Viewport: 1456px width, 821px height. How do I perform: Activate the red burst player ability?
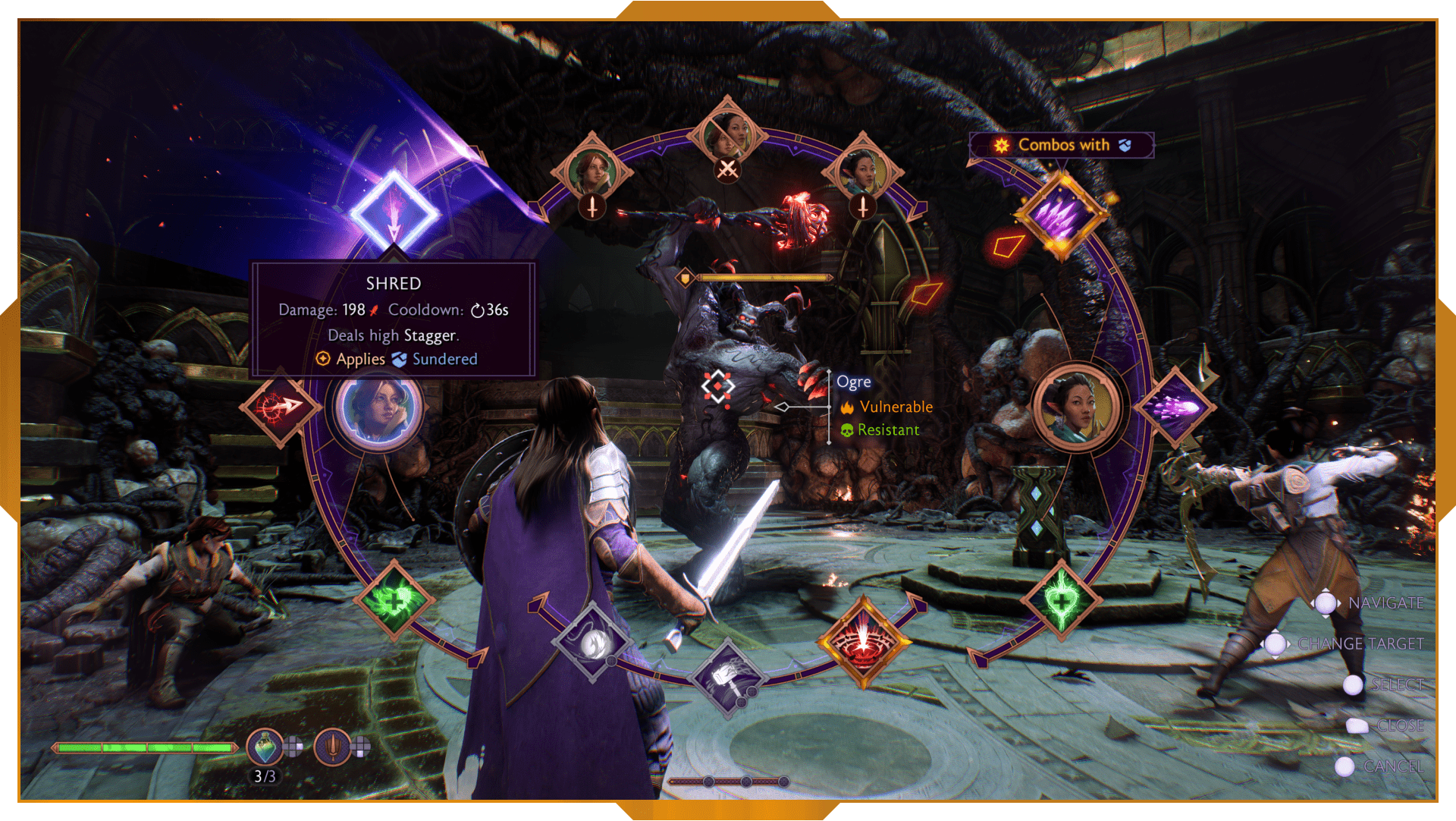[863, 642]
